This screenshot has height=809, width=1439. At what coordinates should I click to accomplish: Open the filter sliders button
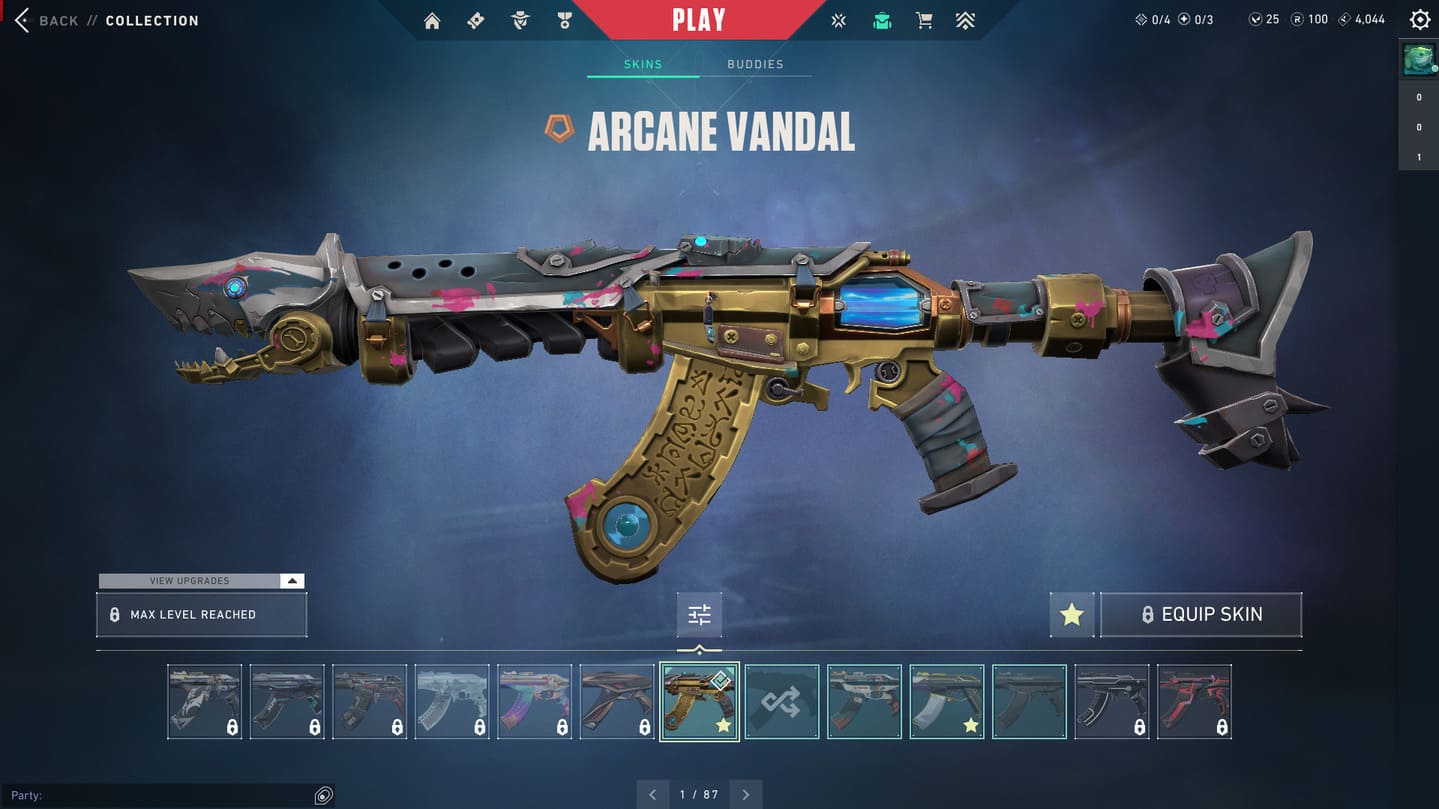(699, 615)
